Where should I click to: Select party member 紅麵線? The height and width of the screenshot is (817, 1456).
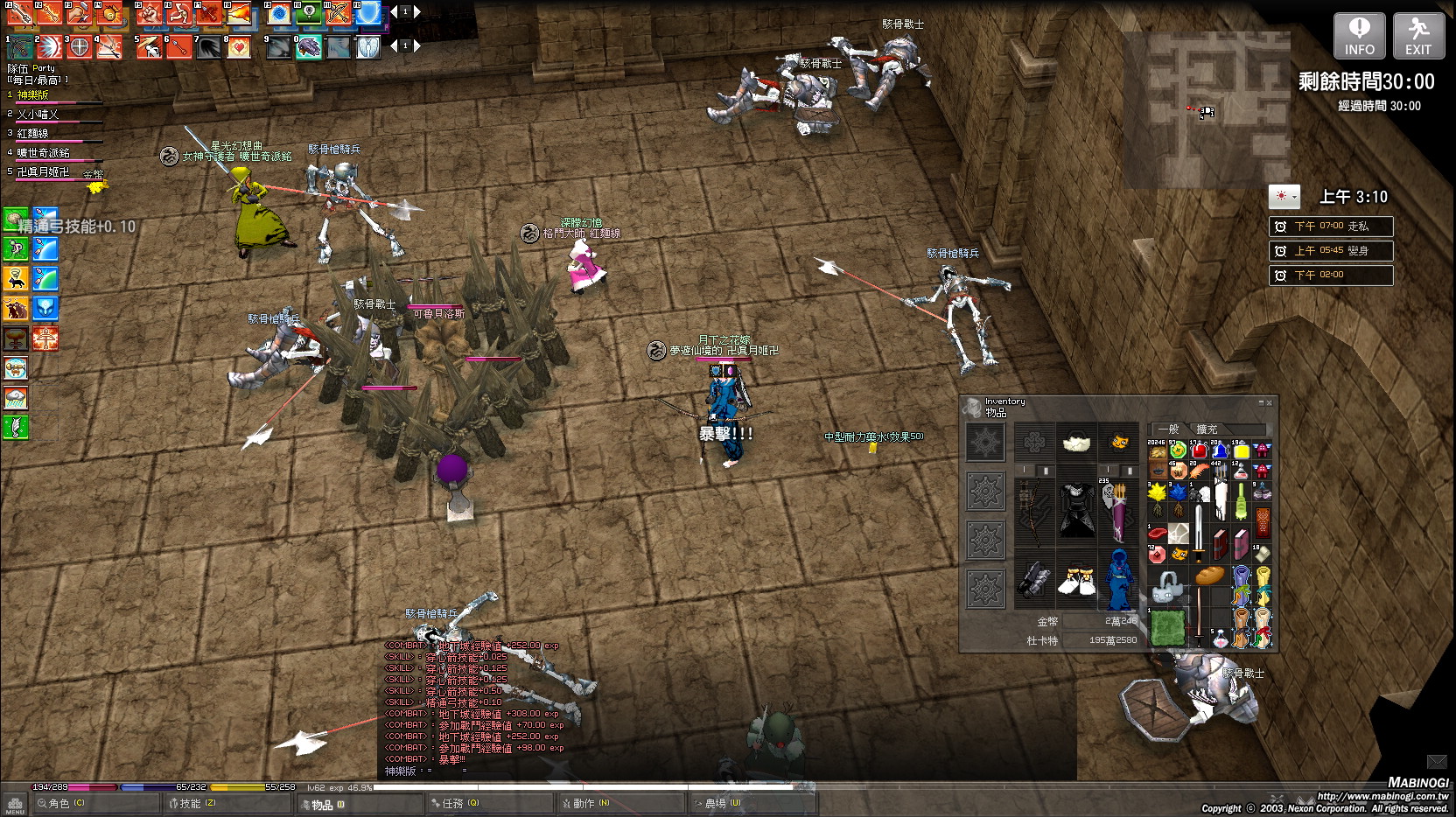pos(33,134)
